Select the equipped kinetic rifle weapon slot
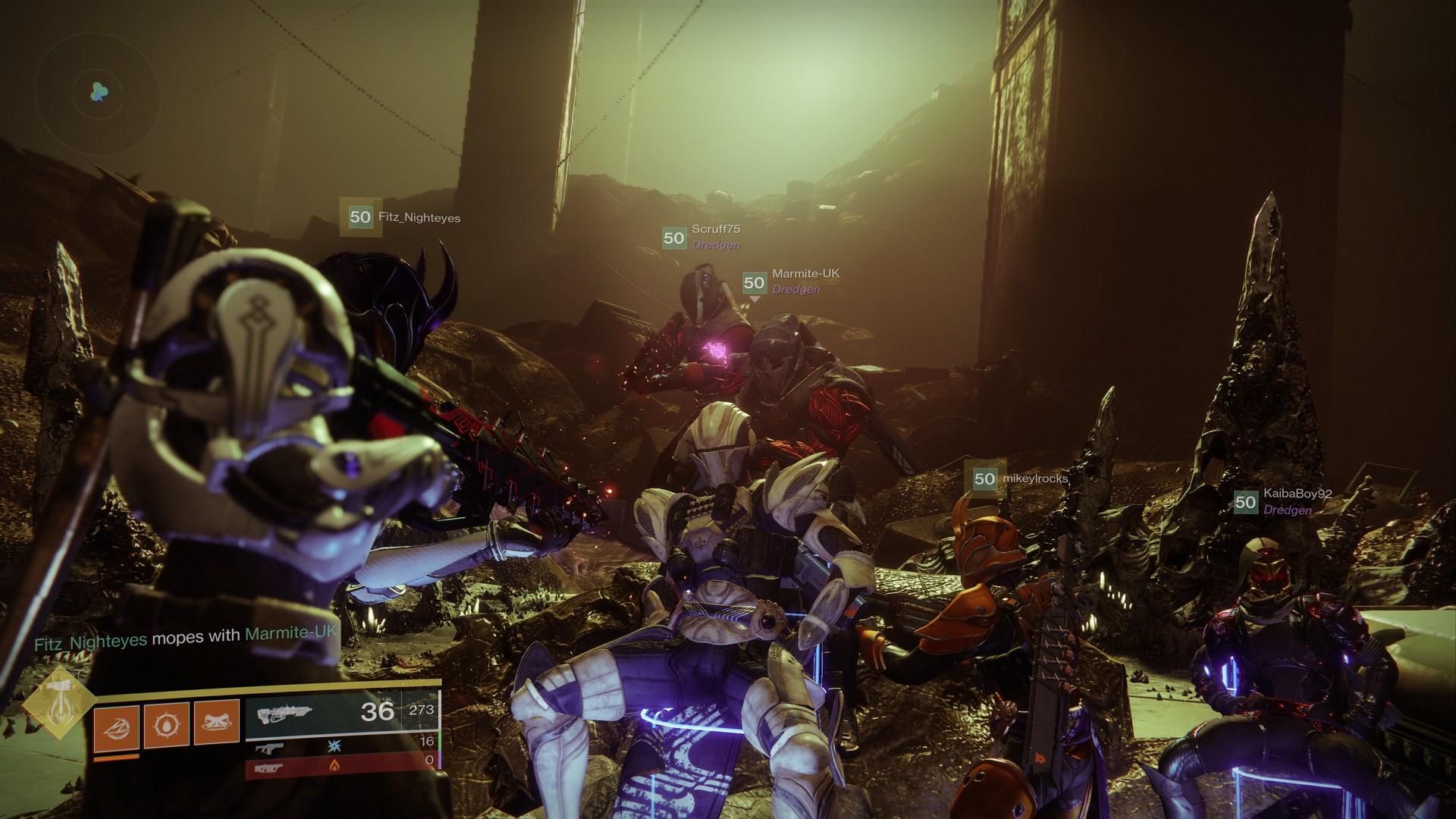This screenshot has height=819, width=1456. click(x=343, y=712)
